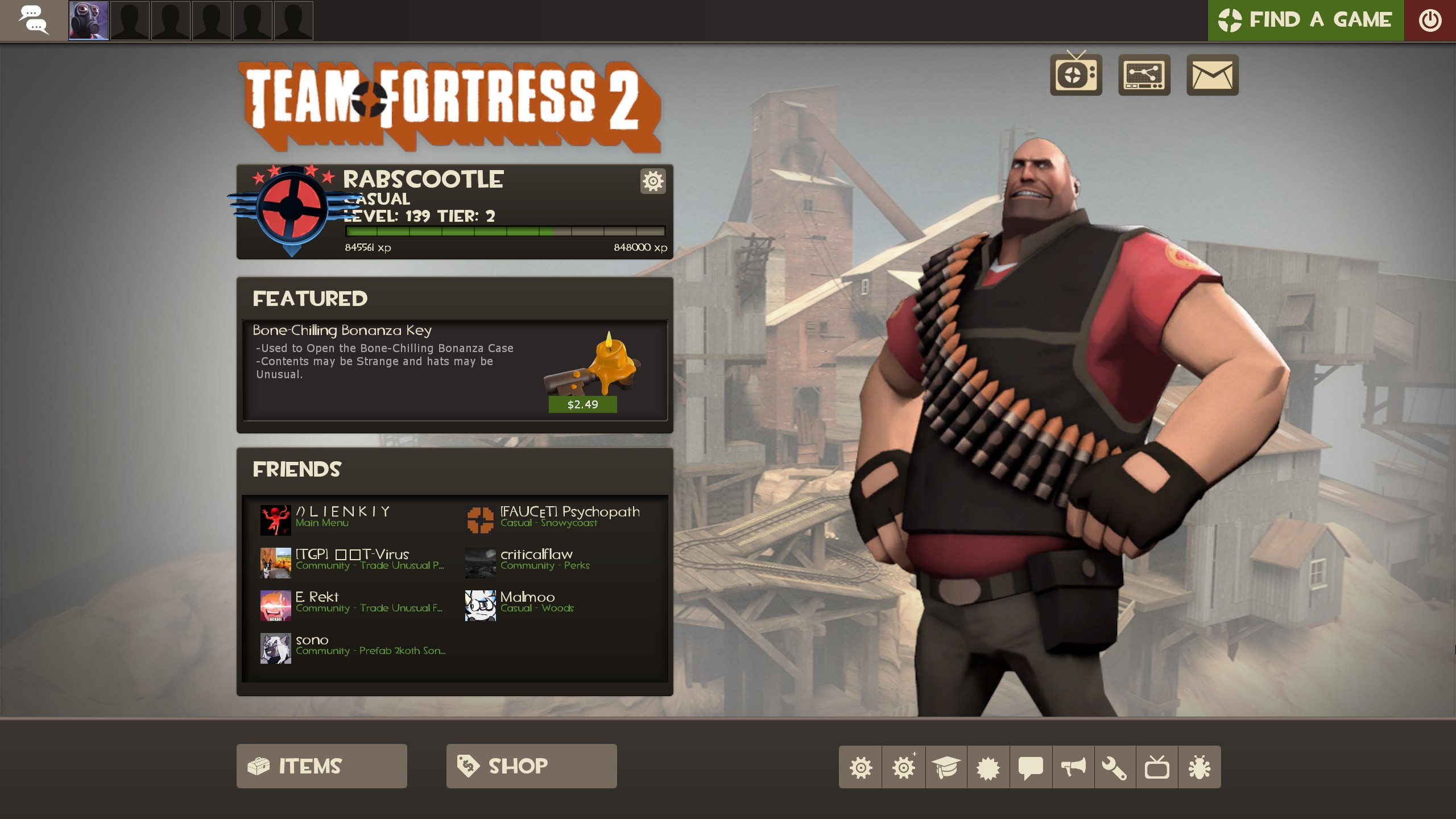Open the Mann Co. SHOP
The height and width of the screenshot is (819, 1456).
[531, 766]
